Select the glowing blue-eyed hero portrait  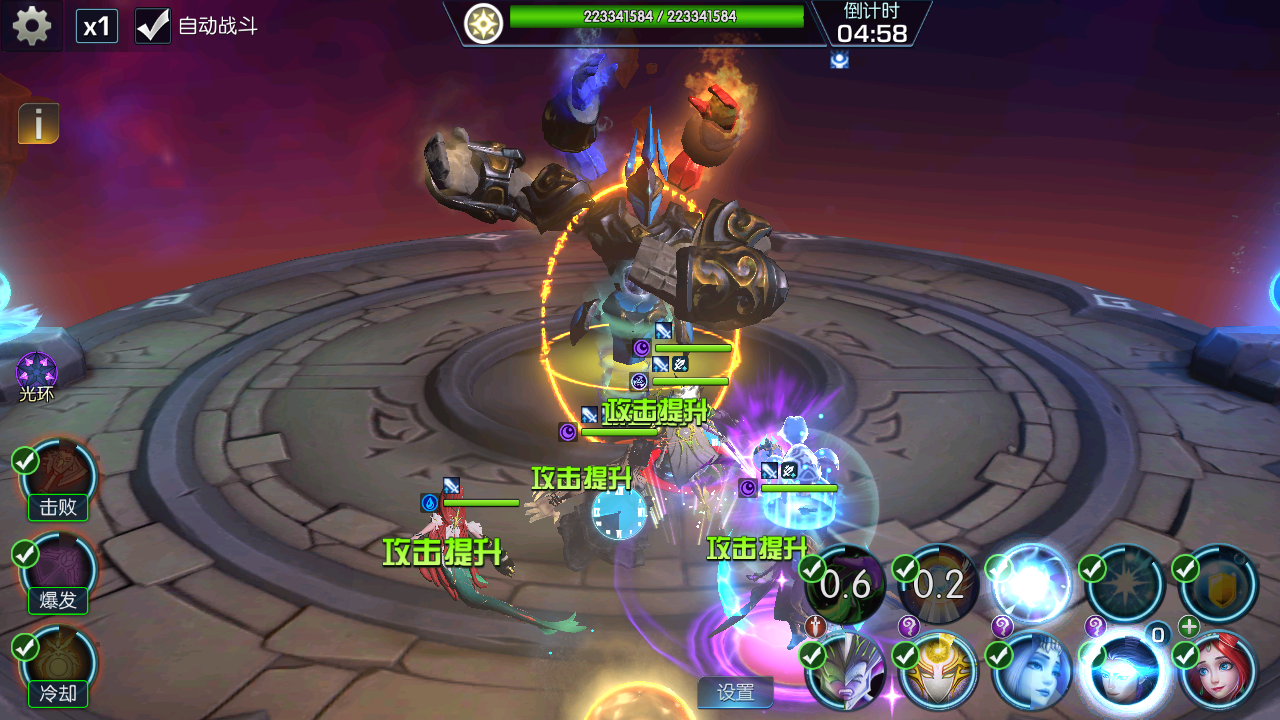[1125, 670]
